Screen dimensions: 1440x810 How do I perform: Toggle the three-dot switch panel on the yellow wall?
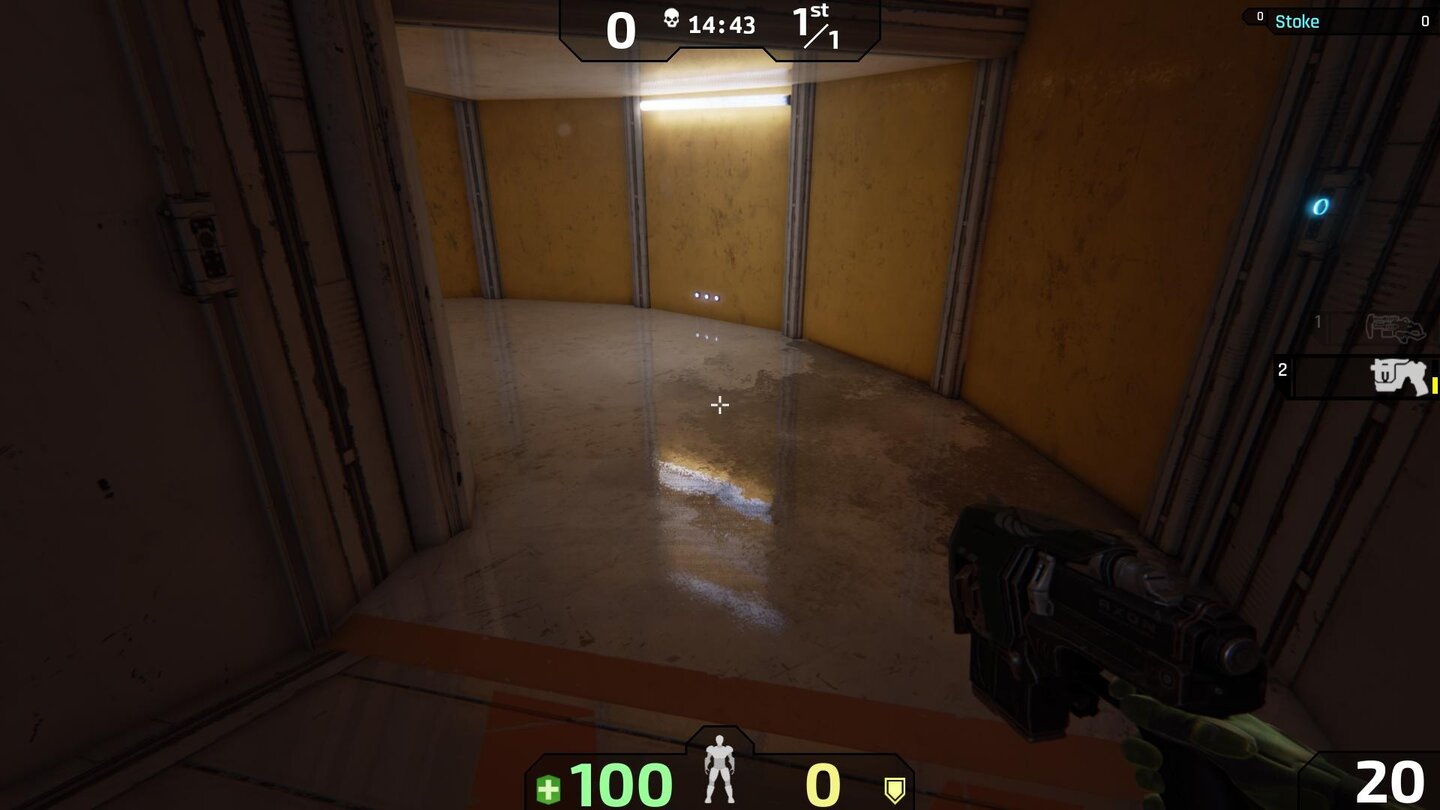(x=705, y=296)
